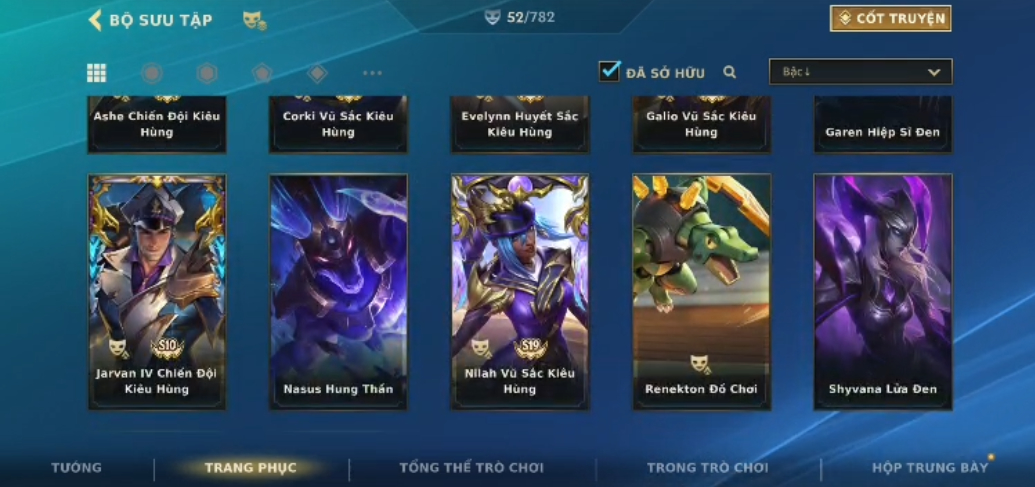The height and width of the screenshot is (487, 1035).
Task: Switch to the Trang Phục tab
Action: coord(251,468)
